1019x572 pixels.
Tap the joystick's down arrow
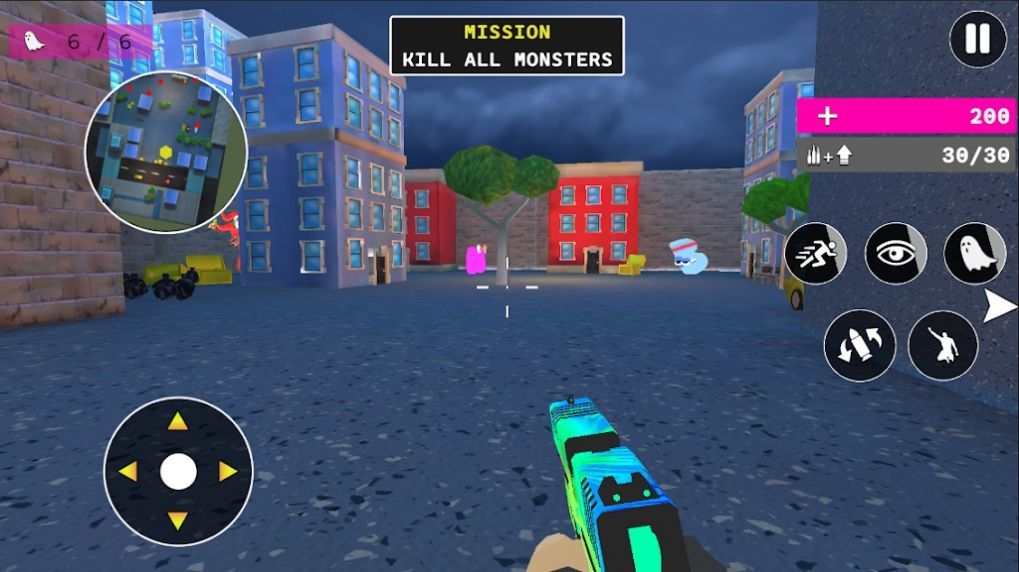click(x=178, y=520)
